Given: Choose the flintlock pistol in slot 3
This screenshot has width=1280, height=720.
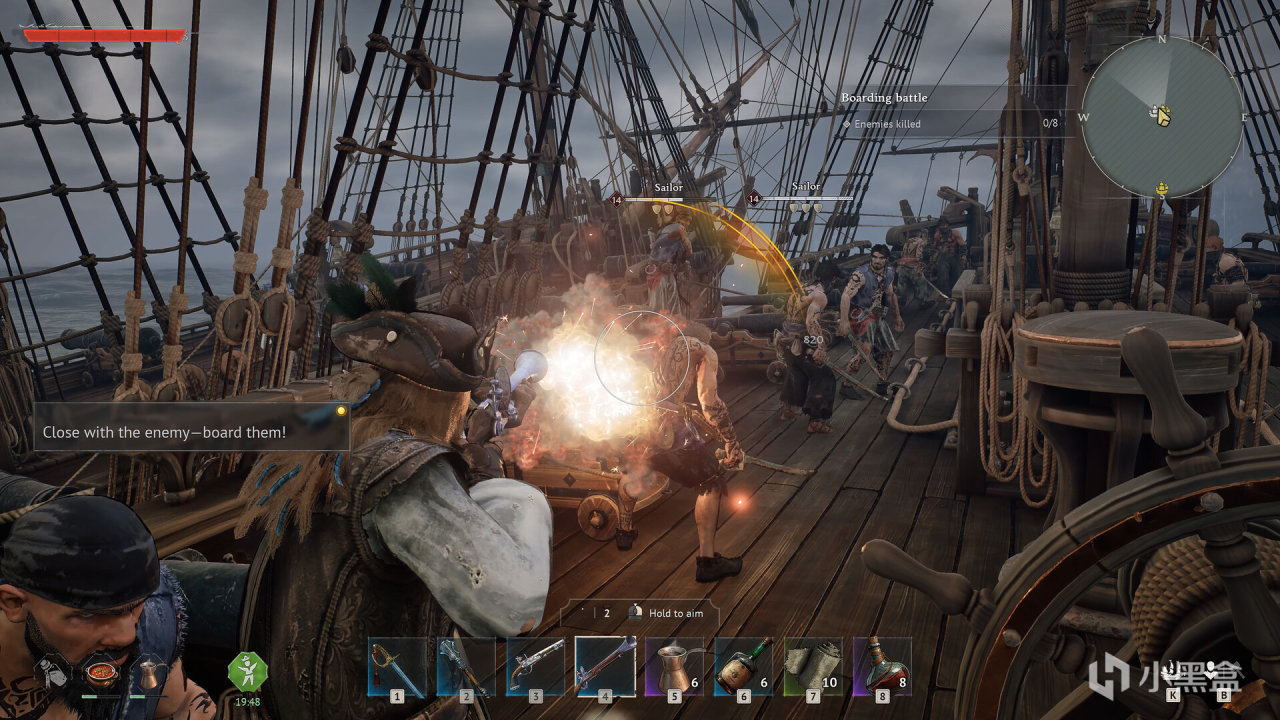Looking at the screenshot, I should coord(535,665).
